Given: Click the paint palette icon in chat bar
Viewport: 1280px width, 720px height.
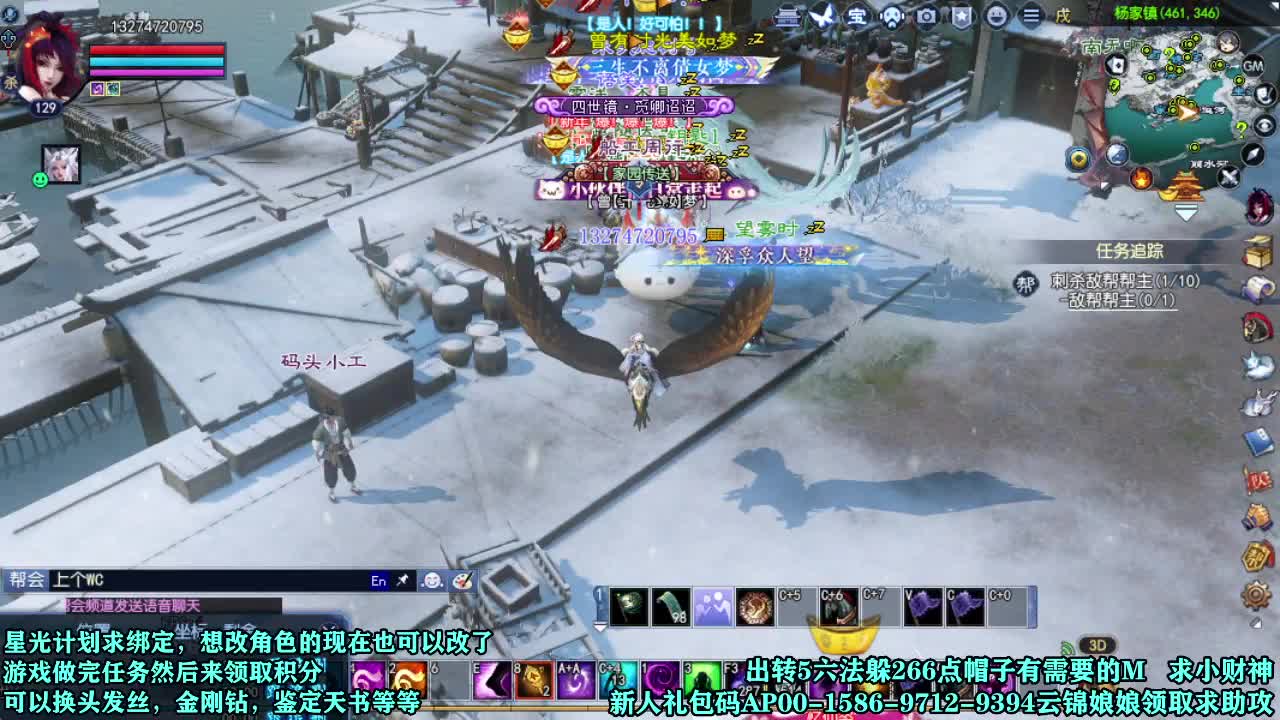Looking at the screenshot, I should click(462, 582).
